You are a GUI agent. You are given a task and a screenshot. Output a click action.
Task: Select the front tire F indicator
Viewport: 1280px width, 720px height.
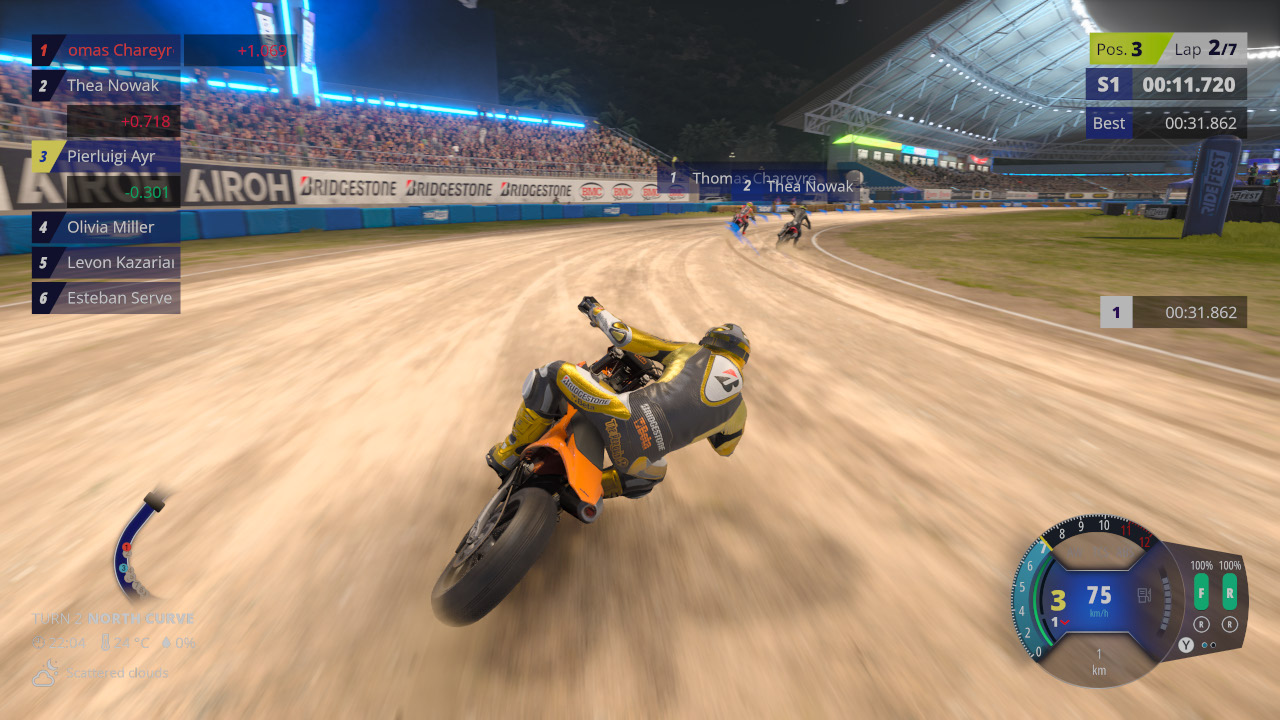point(1201,591)
